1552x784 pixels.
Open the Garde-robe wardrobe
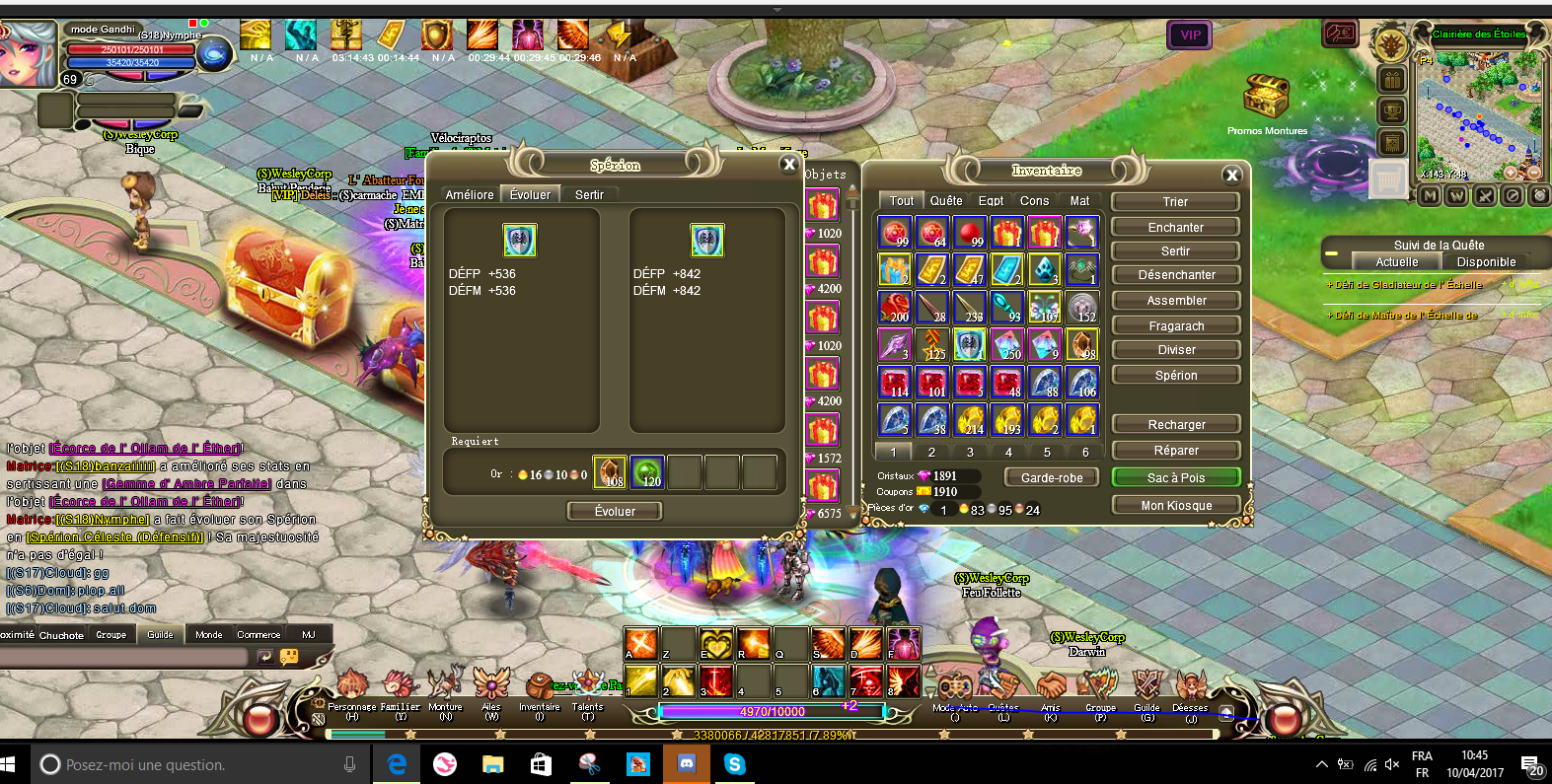pyautogui.click(x=1052, y=477)
